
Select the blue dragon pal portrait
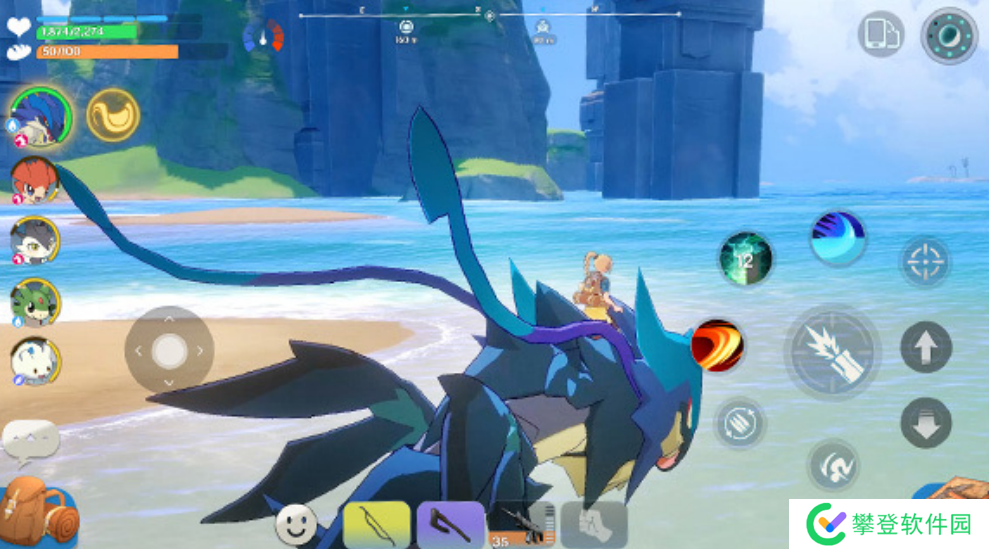[41, 117]
